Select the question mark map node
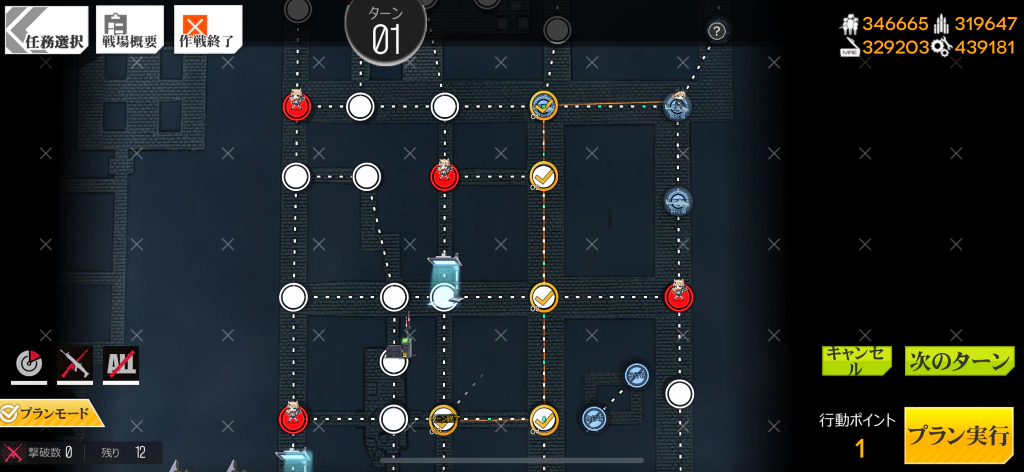This screenshot has height=472, width=1024. pyautogui.click(x=717, y=31)
